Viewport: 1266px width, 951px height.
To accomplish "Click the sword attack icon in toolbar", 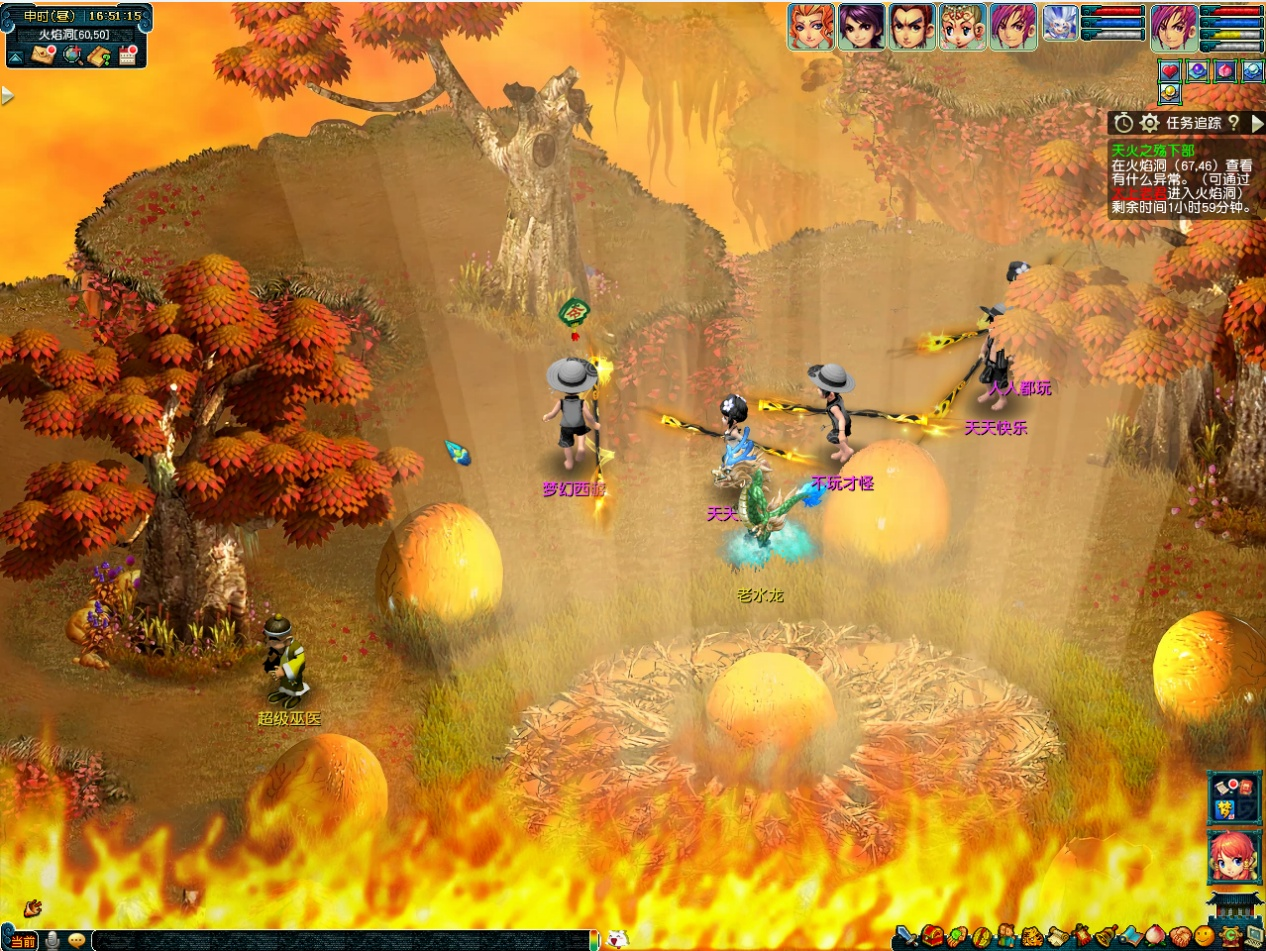I will 906,937.
